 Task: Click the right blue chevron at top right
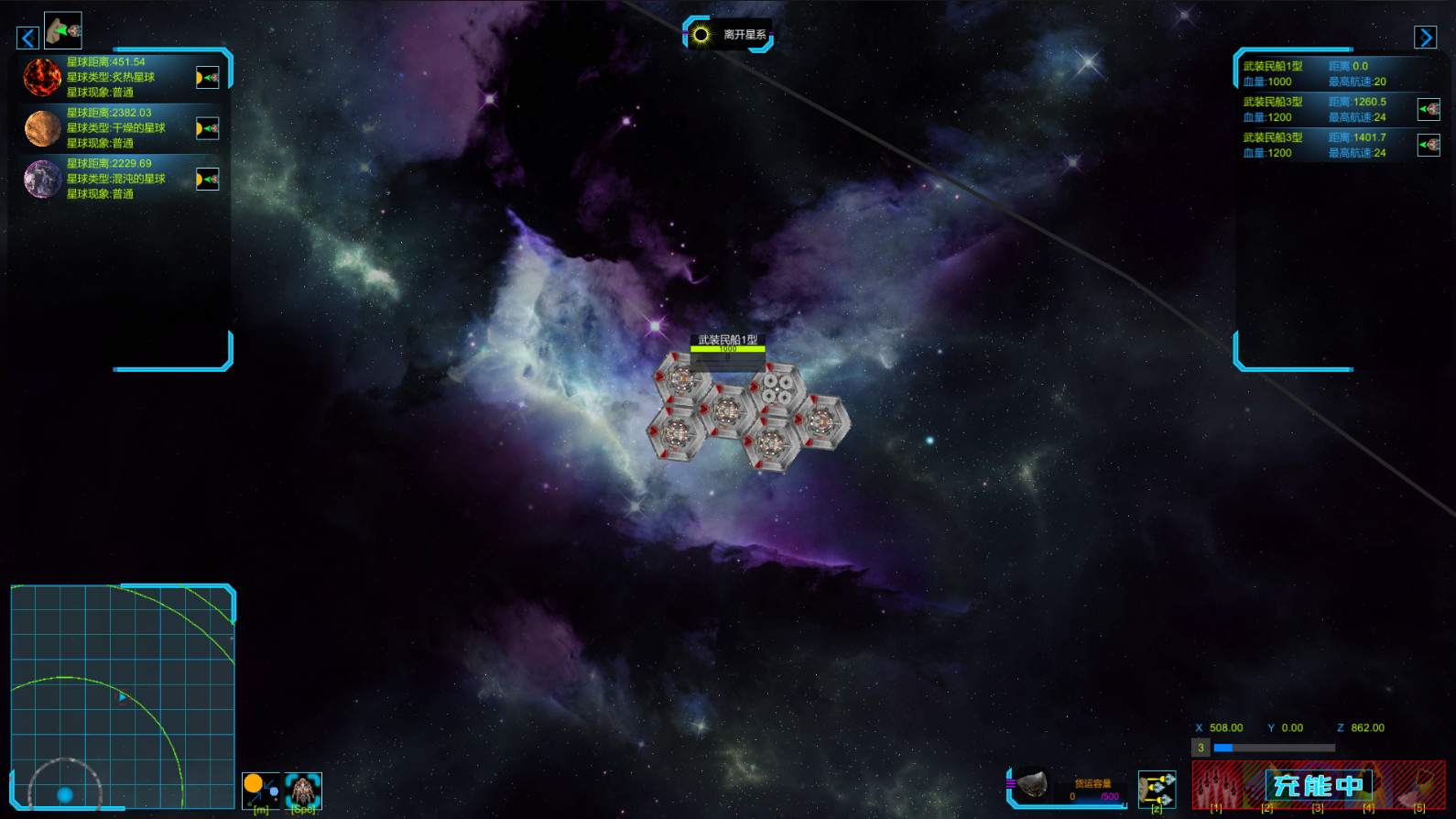pos(1426,38)
